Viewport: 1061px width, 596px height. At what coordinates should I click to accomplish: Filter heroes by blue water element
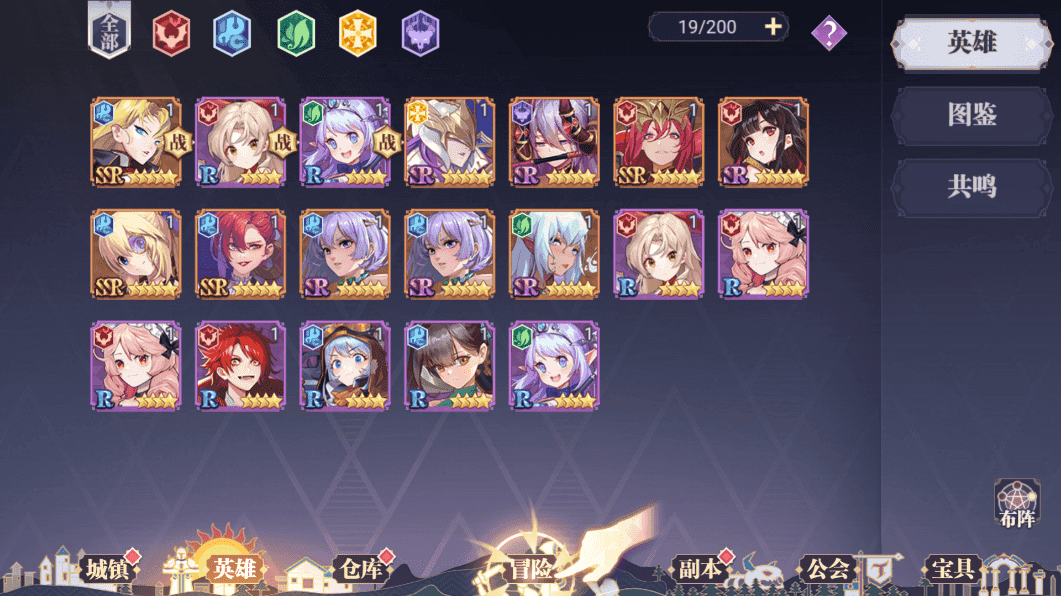tap(233, 34)
